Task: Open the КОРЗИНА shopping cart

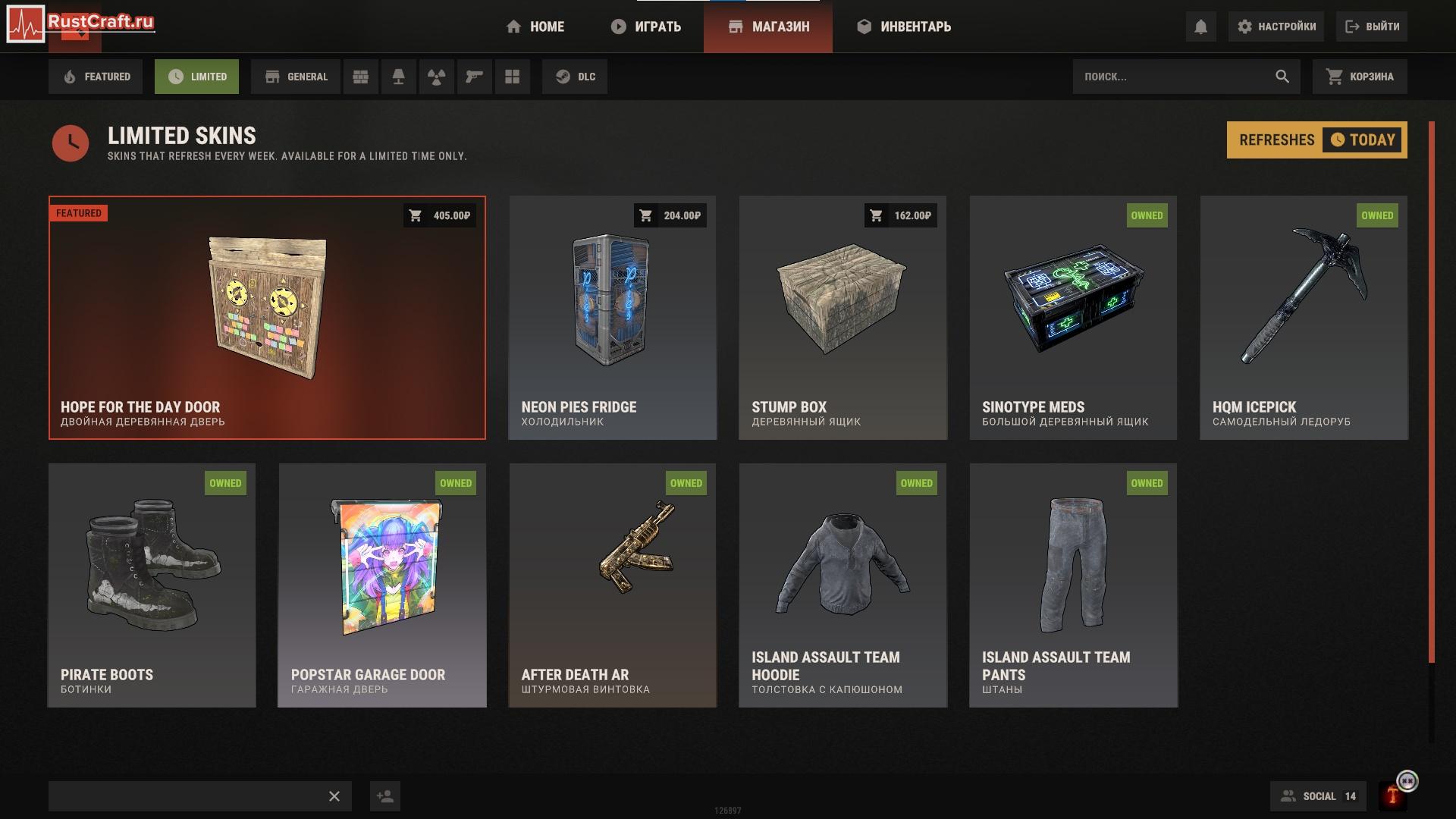Action: (x=1360, y=77)
